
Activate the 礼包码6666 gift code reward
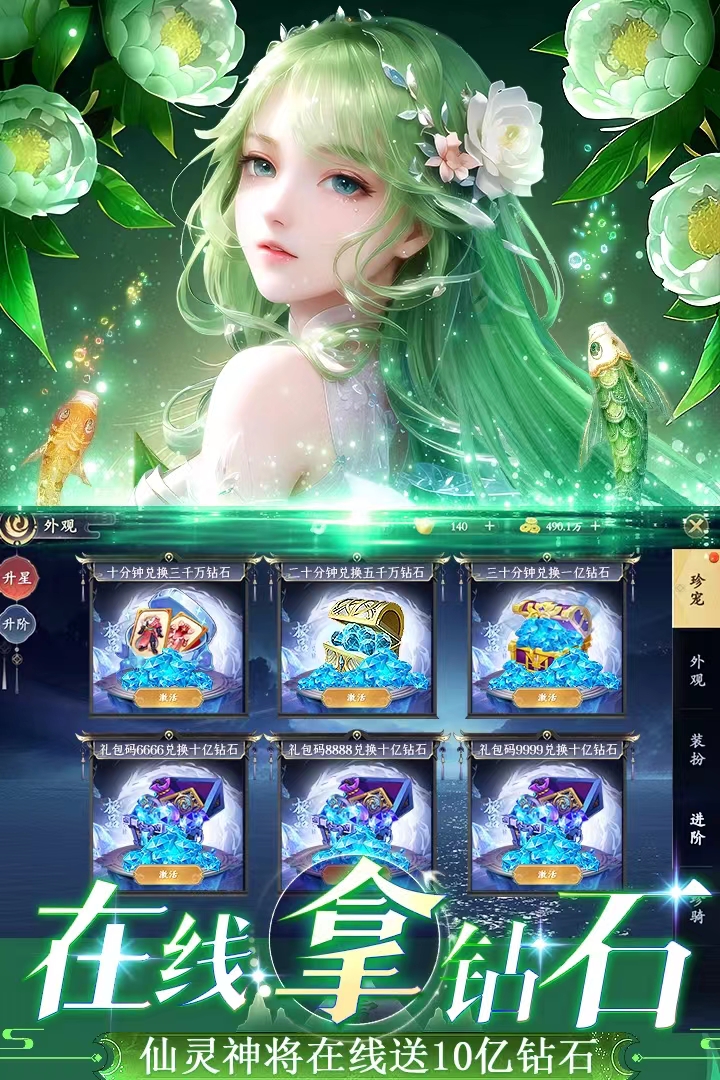pos(168,874)
